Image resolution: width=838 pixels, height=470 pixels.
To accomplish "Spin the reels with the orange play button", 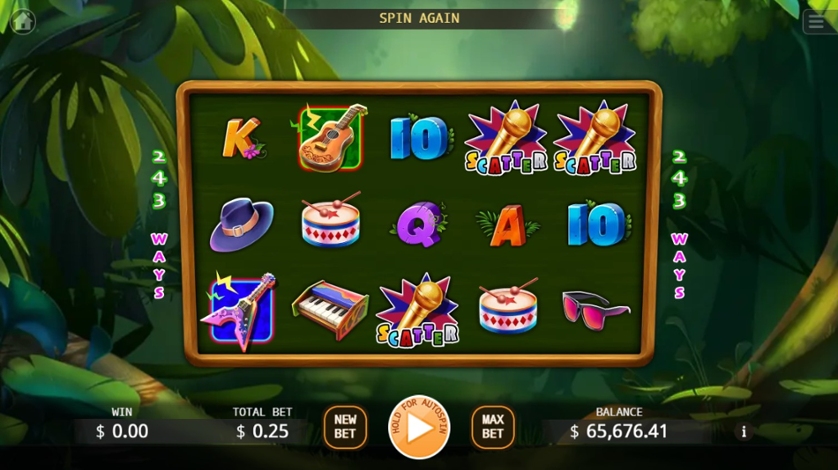I will [419, 427].
